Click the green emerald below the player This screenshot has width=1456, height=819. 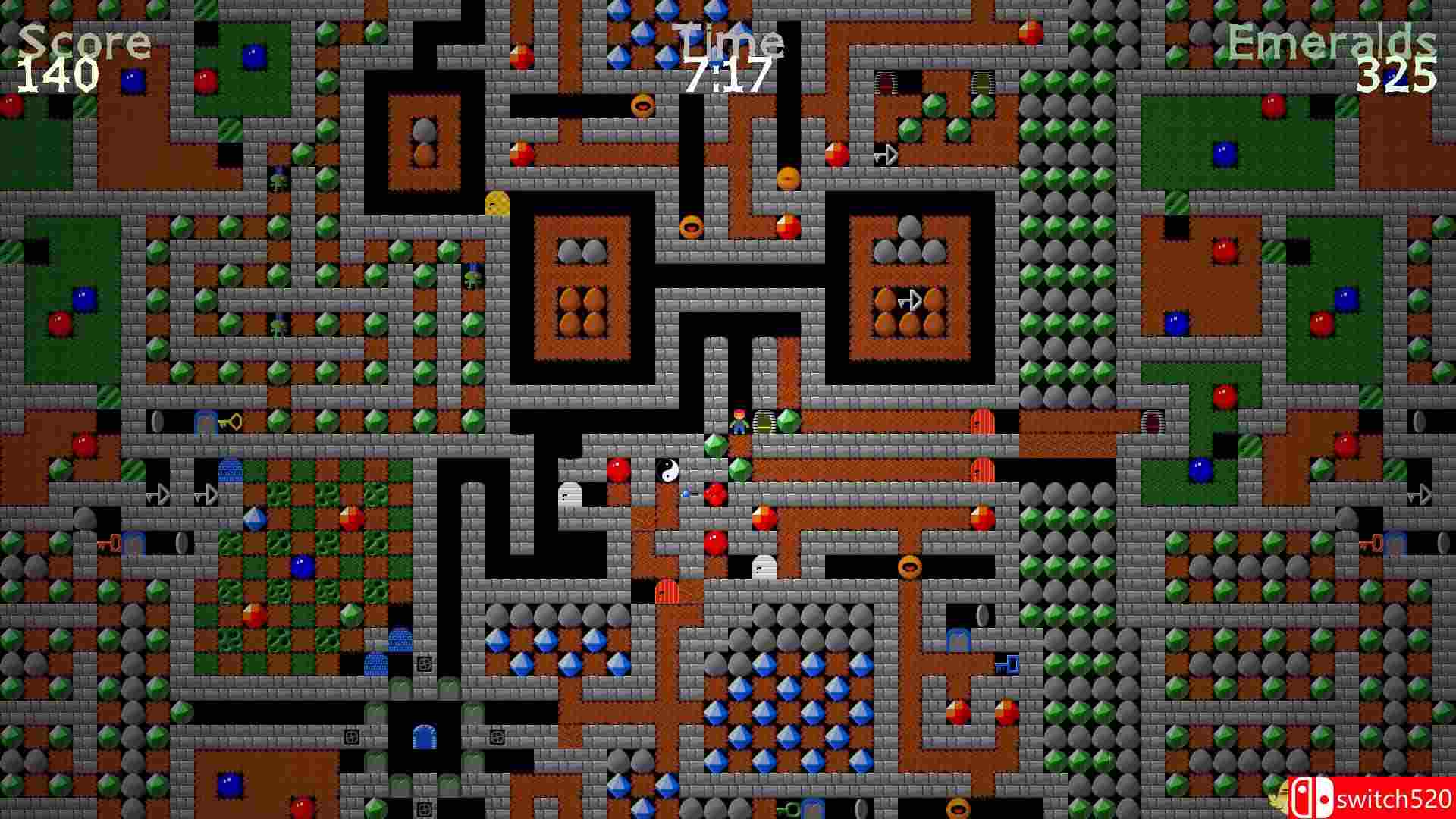(x=739, y=468)
